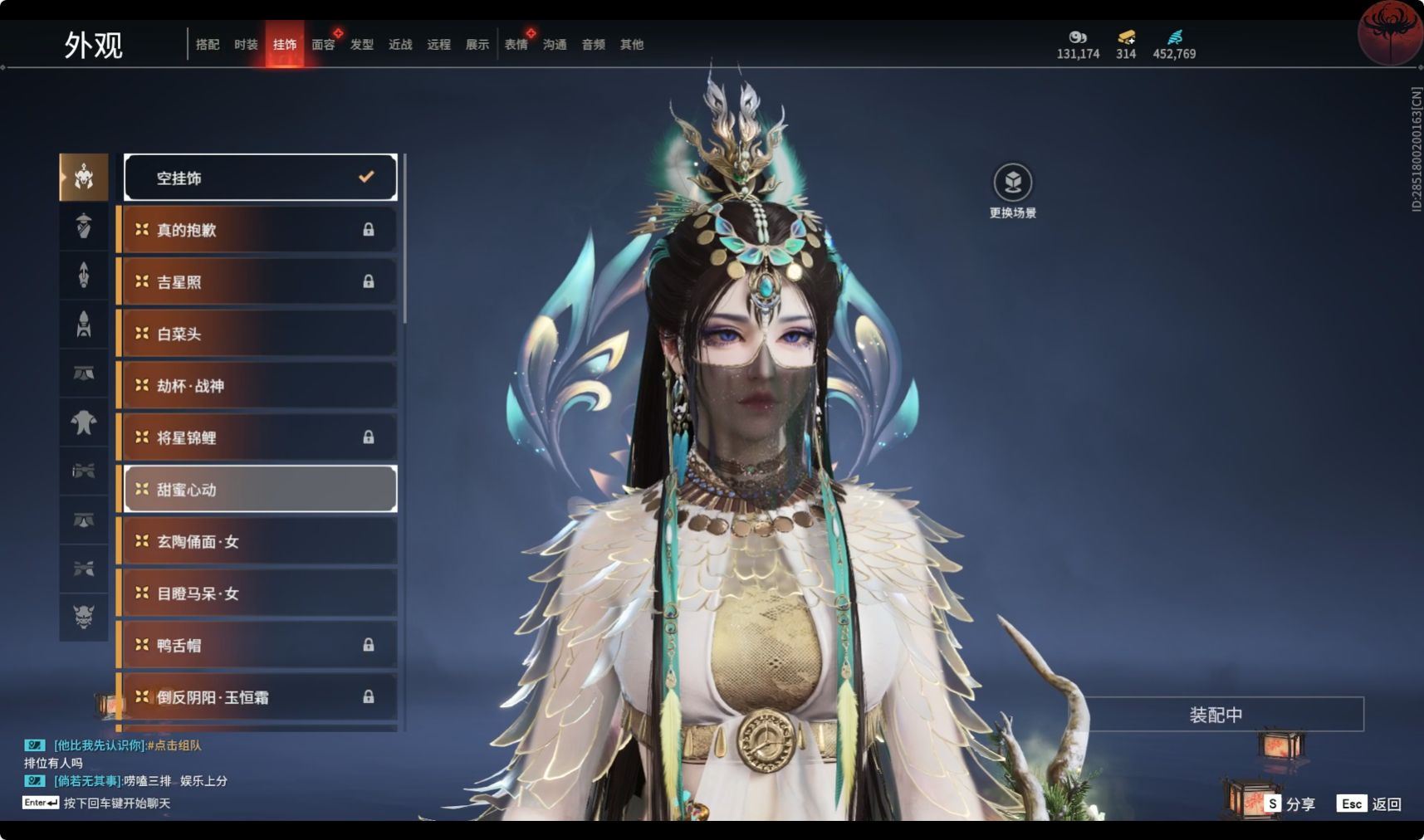
Task: Select the 空挂饰 entry
Action: (261, 178)
